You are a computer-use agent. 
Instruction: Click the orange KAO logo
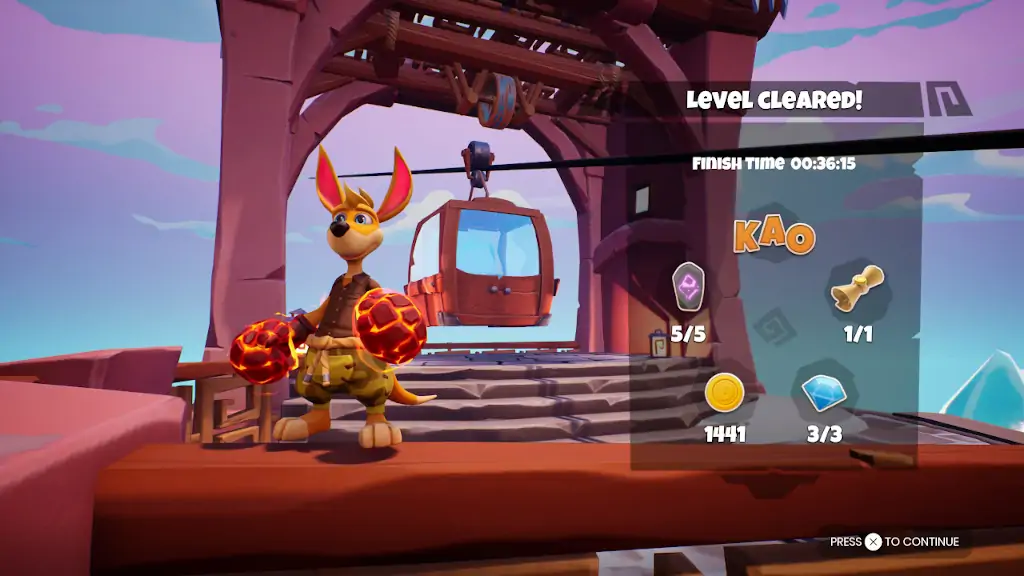pos(774,236)
